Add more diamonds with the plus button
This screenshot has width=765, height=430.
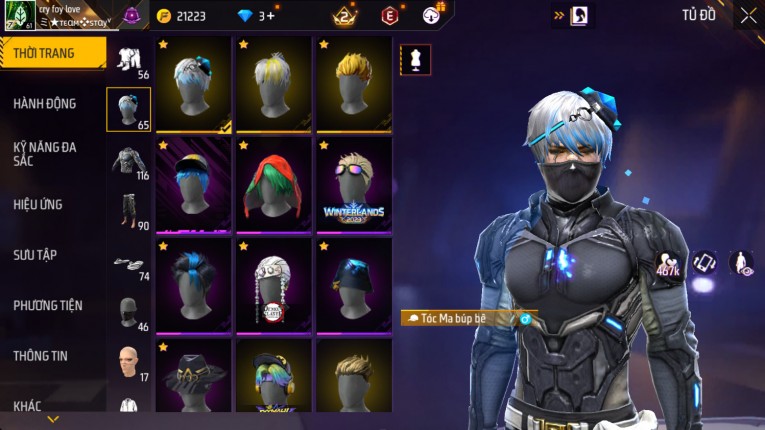[x=269, y=16]
